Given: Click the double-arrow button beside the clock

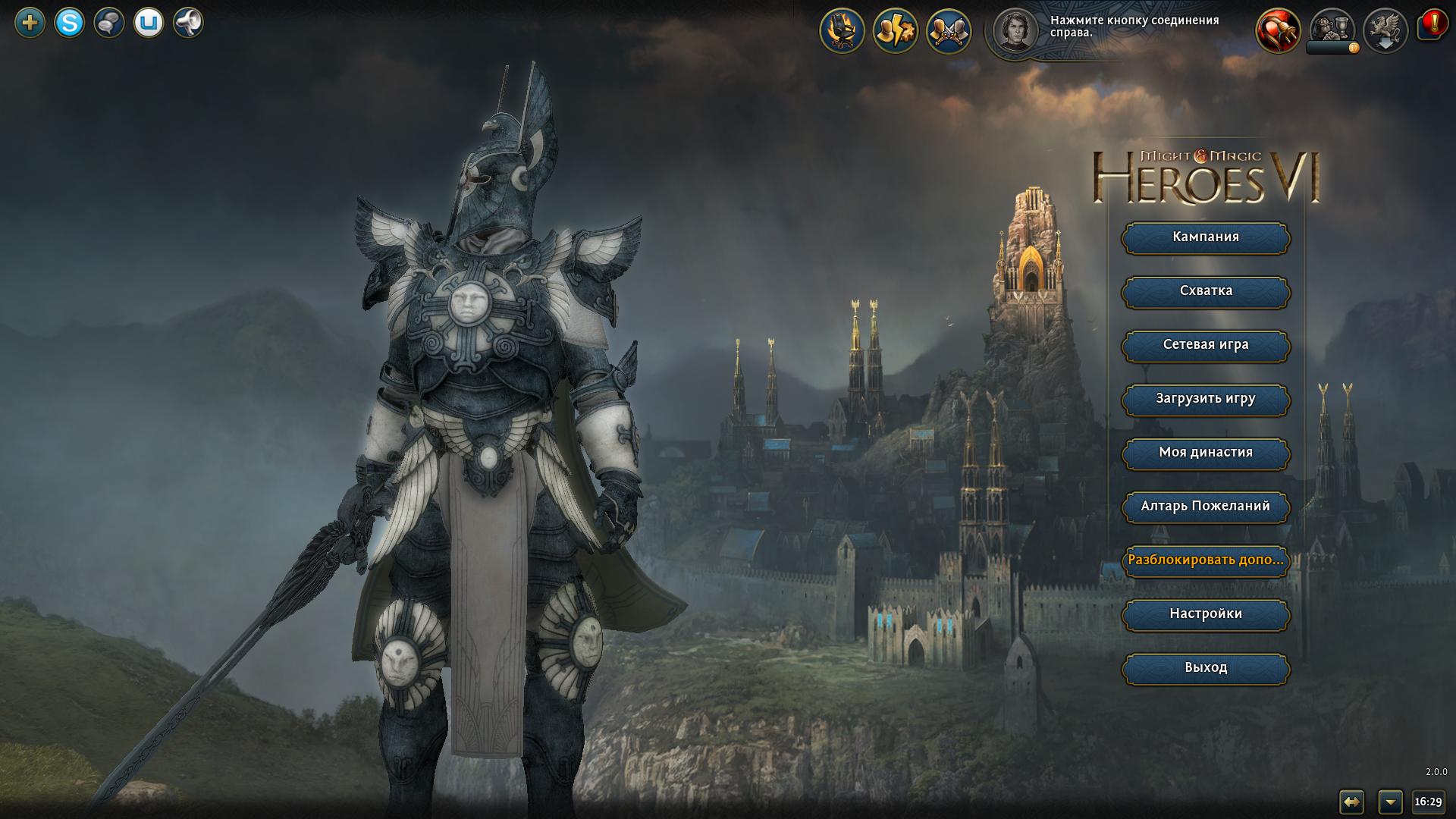Looking at the screenshot, I should coord(1351,802).
